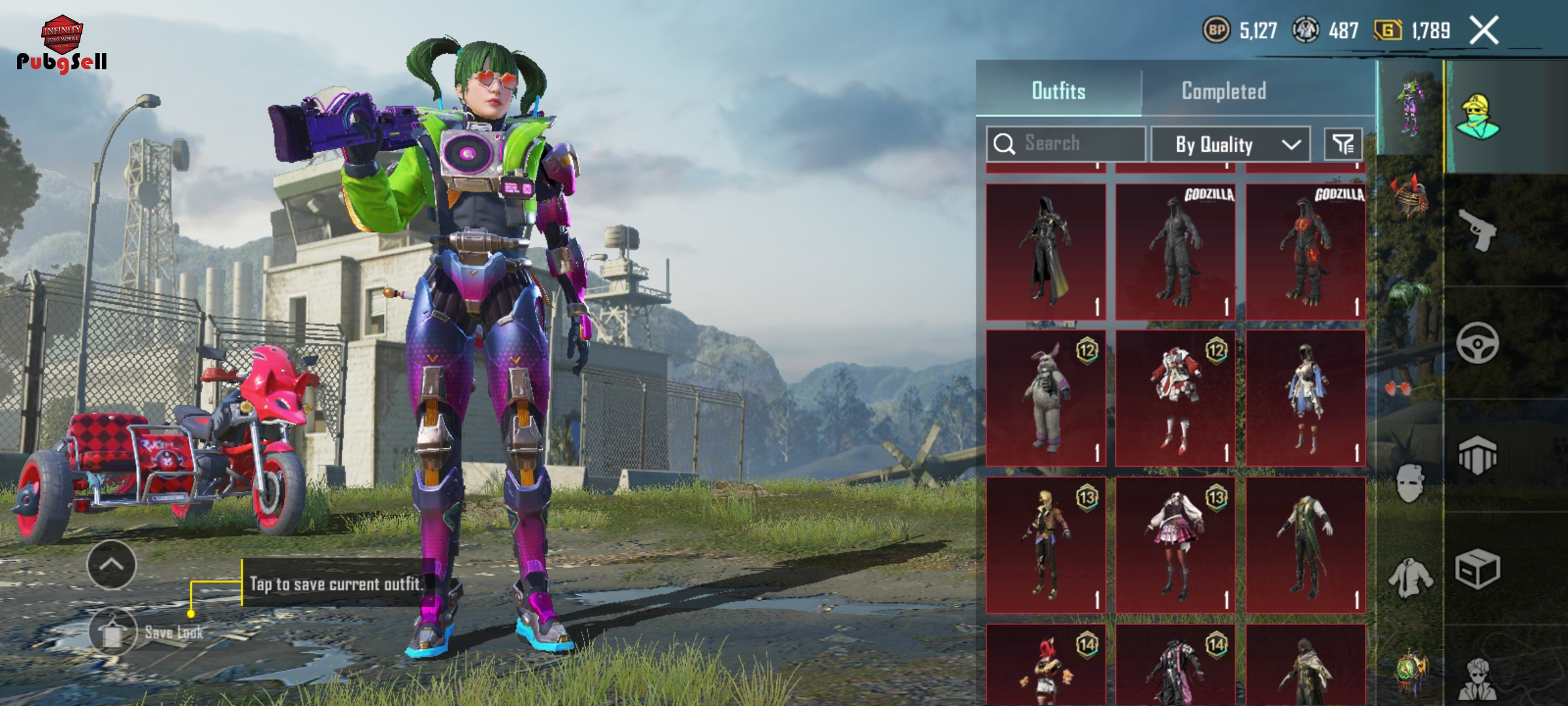Open the vehicle skins category
The width and height of the screenshot is (1568, 706).
(1477, 343)
